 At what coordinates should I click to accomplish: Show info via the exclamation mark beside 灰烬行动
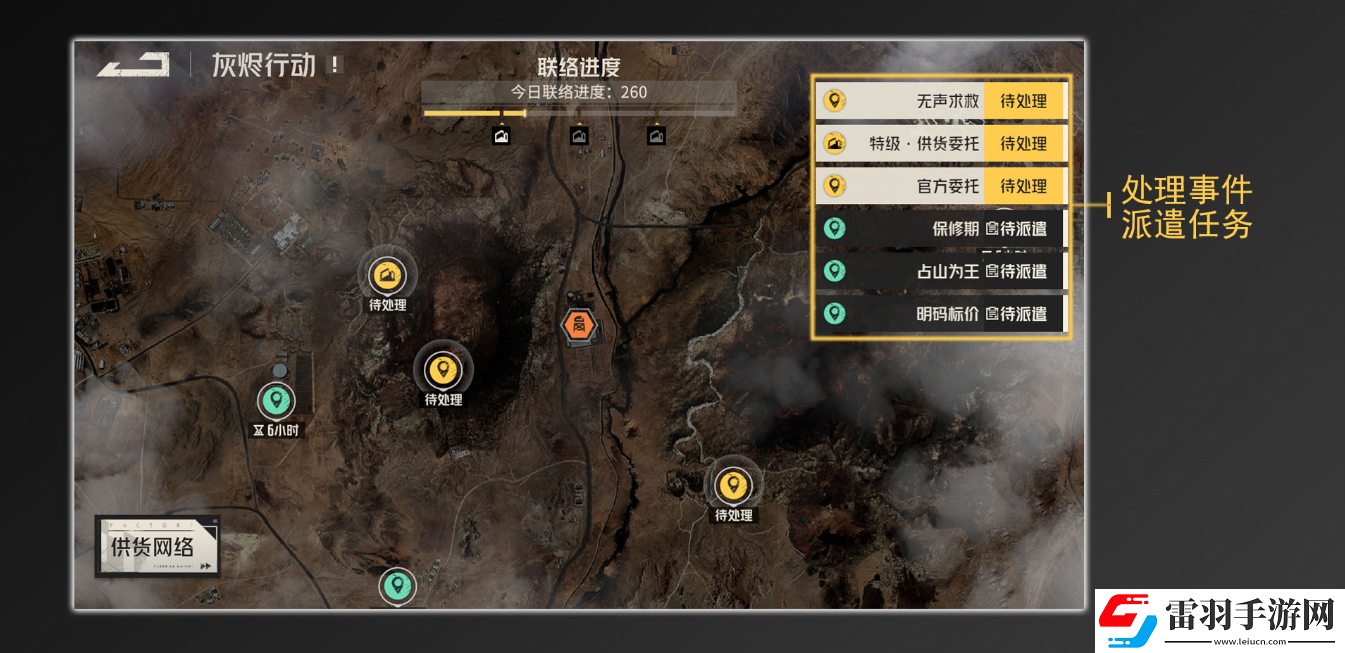pos(335,66)
